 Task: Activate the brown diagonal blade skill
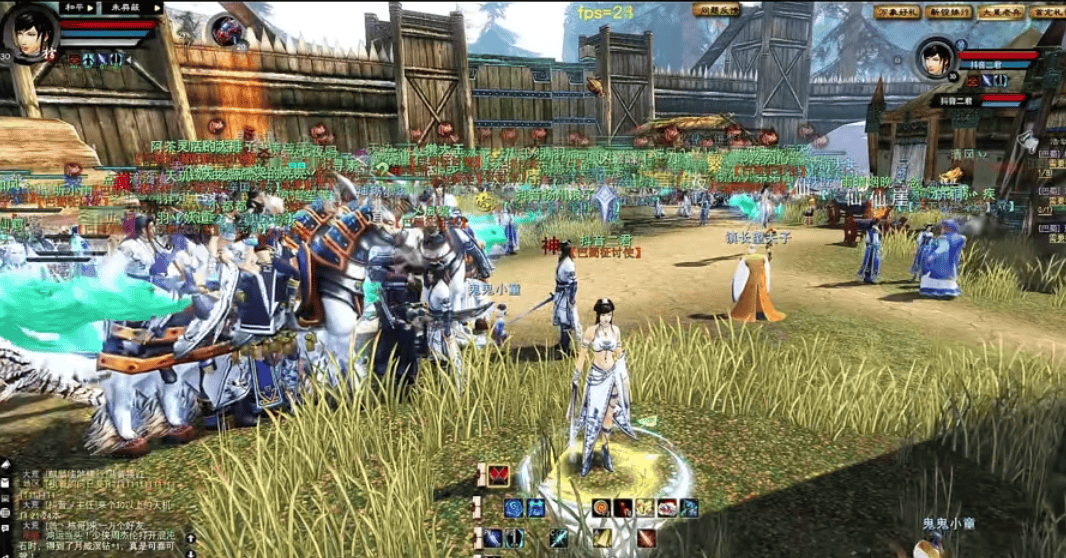coord(646,538)
